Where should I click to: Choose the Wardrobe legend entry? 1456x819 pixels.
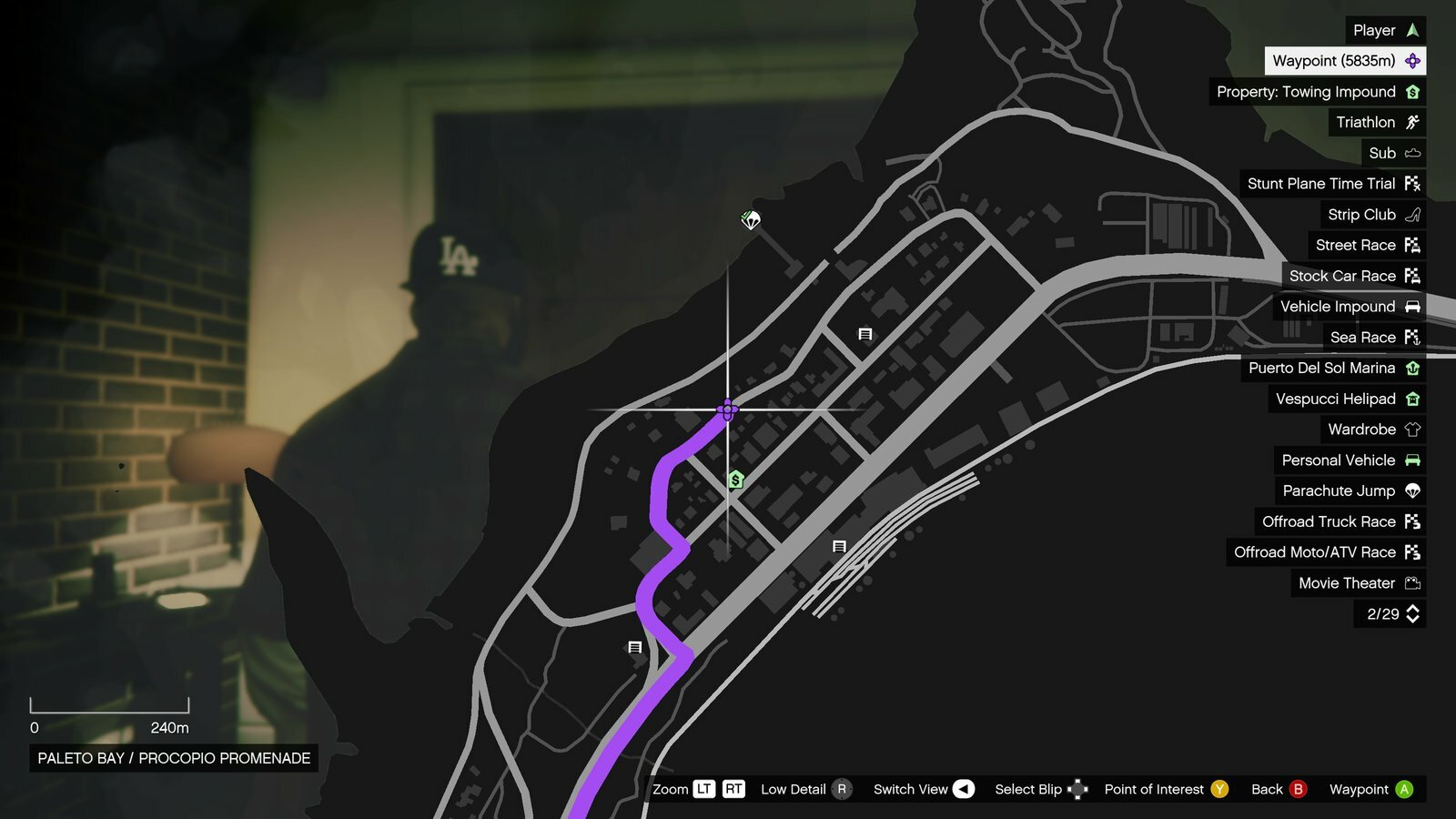coord(1372,430)
